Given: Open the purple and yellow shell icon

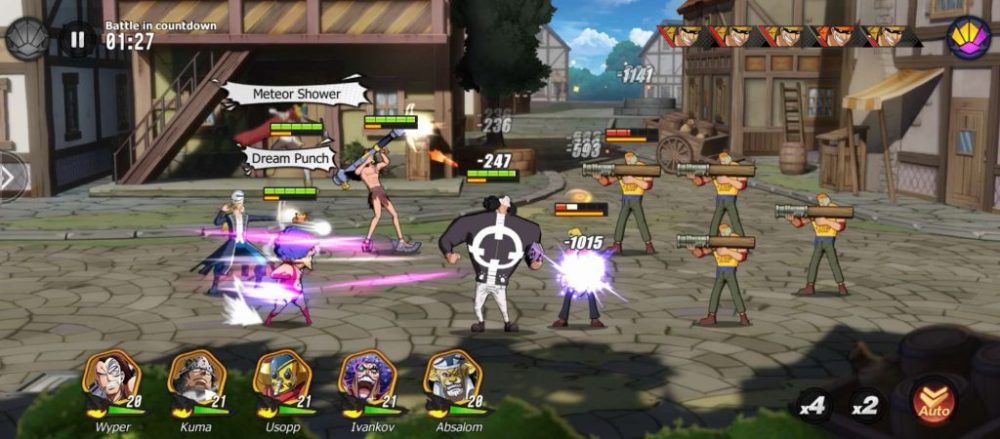Looking at the screenshot, I should pos(968,38).
